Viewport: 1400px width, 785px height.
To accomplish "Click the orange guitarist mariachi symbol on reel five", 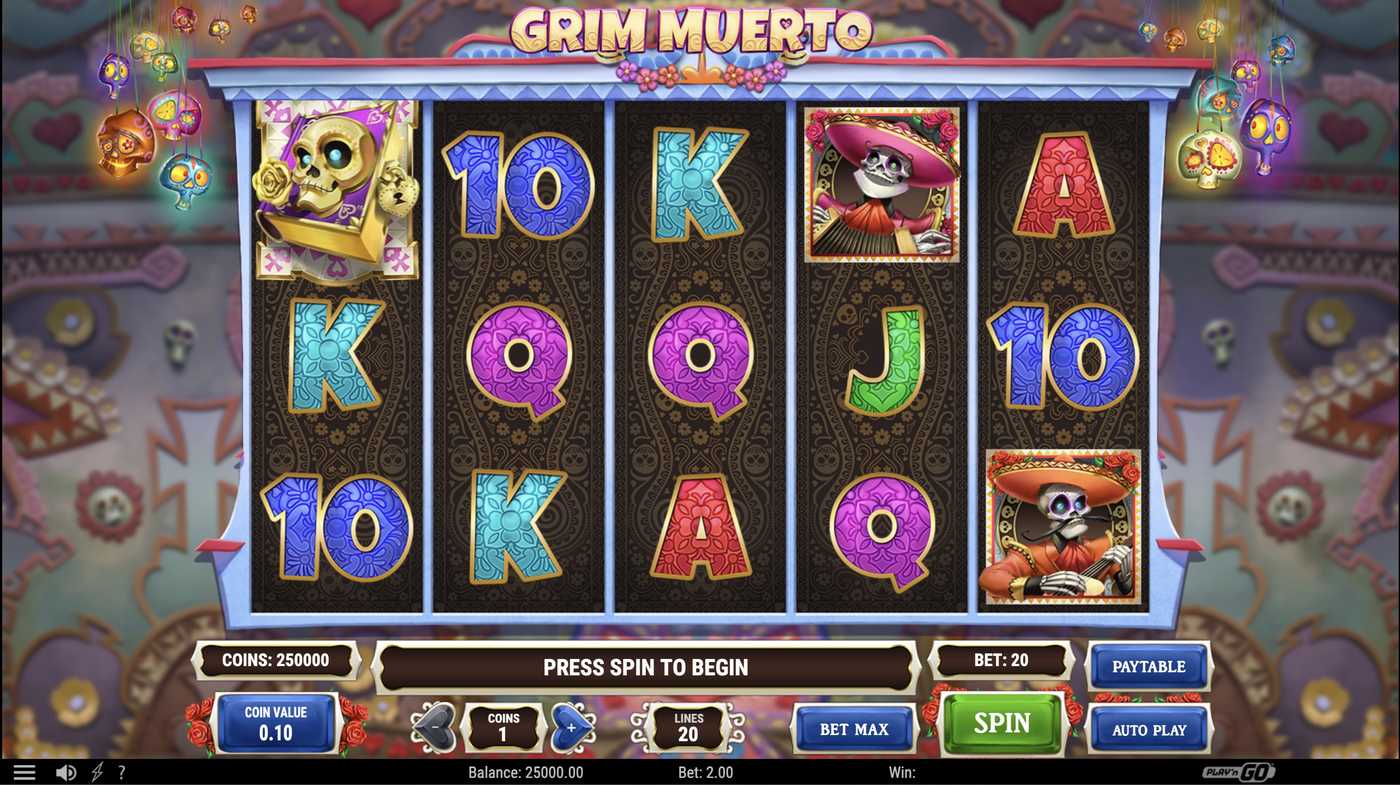I will [x=1063, y=525].
